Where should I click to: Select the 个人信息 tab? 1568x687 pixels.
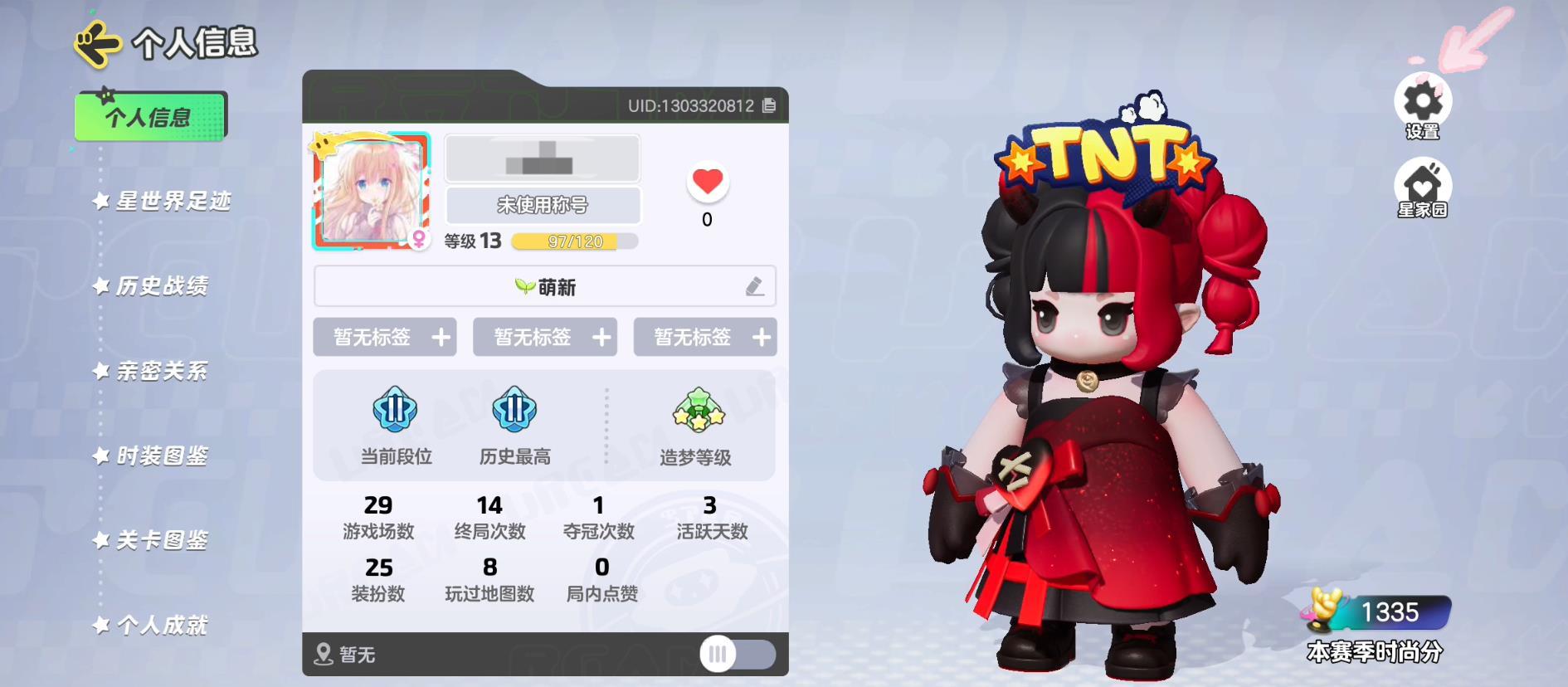pos(150,117)
